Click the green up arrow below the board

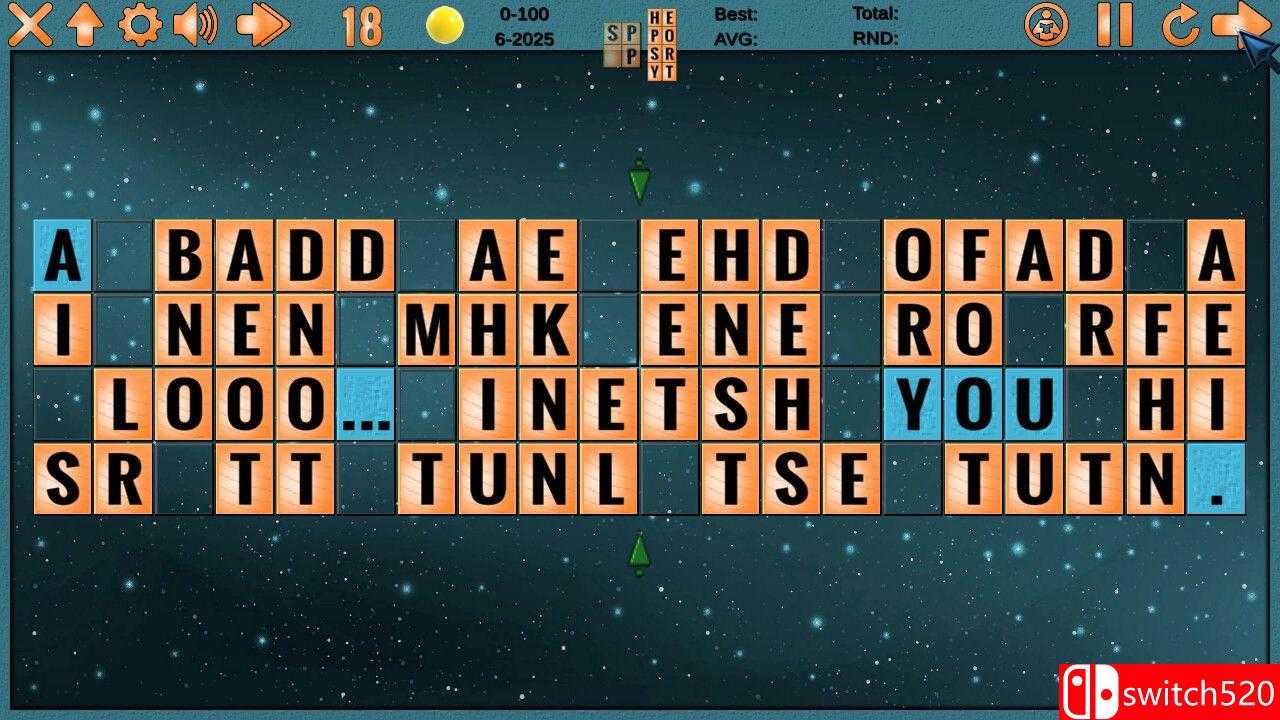[640, 552]
